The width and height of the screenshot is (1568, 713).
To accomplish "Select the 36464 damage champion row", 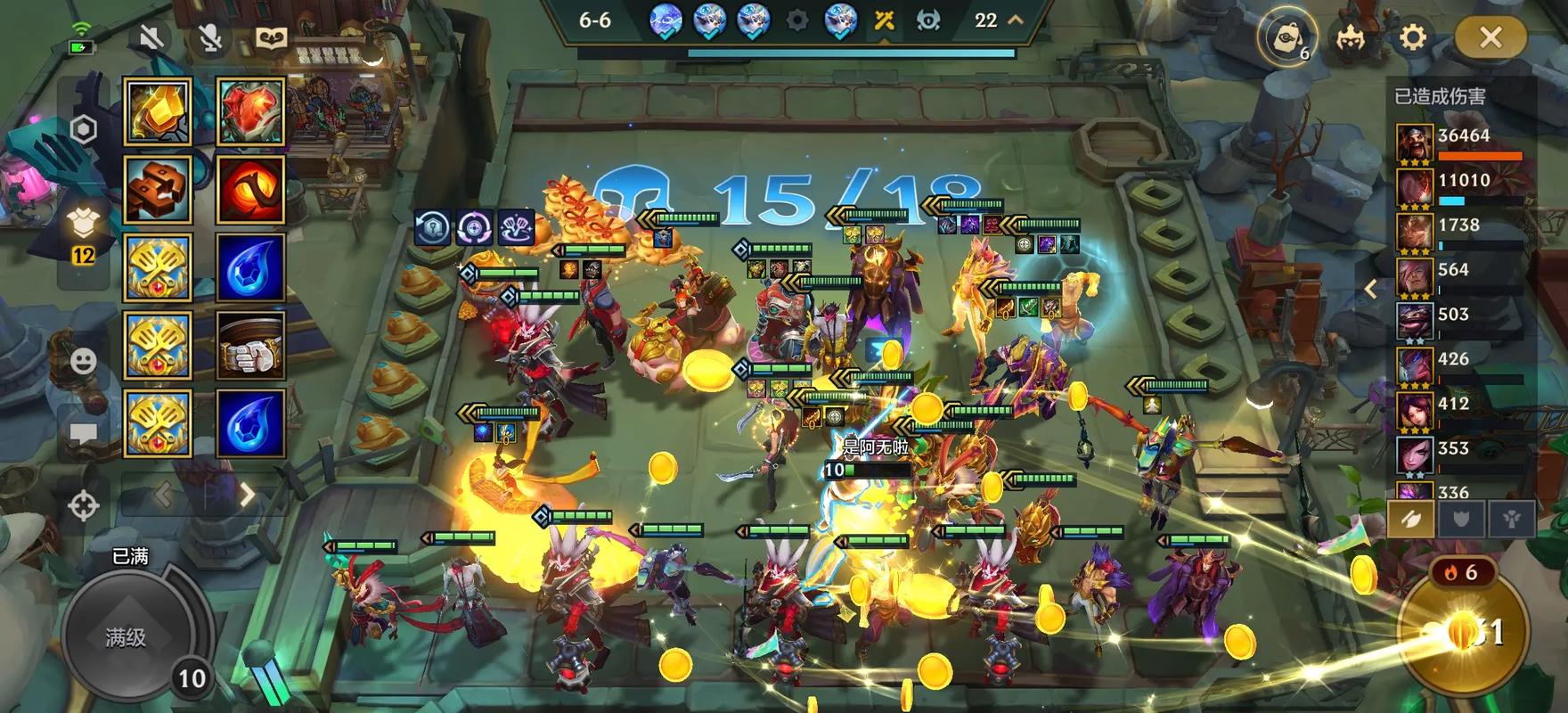I will click(x=1461, y=143).
